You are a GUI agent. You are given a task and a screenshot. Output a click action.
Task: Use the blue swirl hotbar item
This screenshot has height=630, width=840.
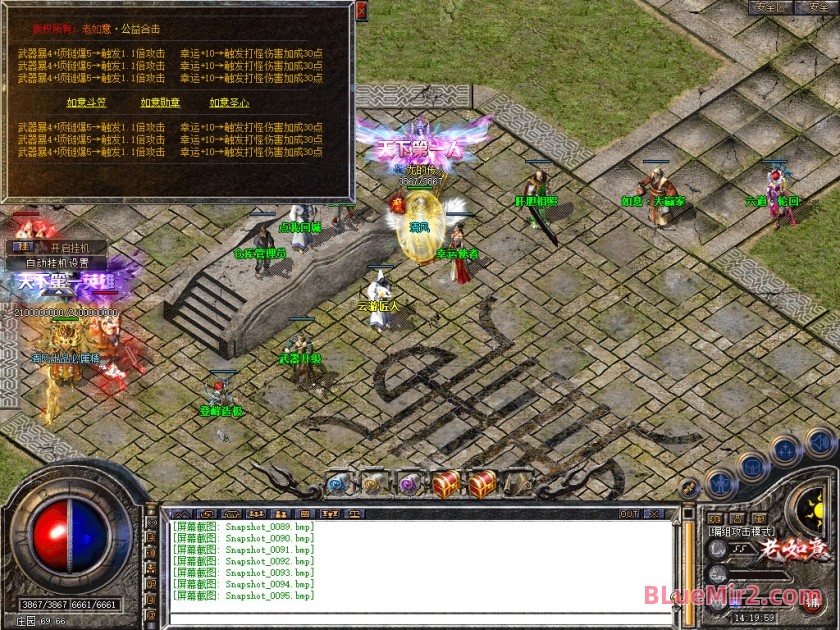point(338,484)
